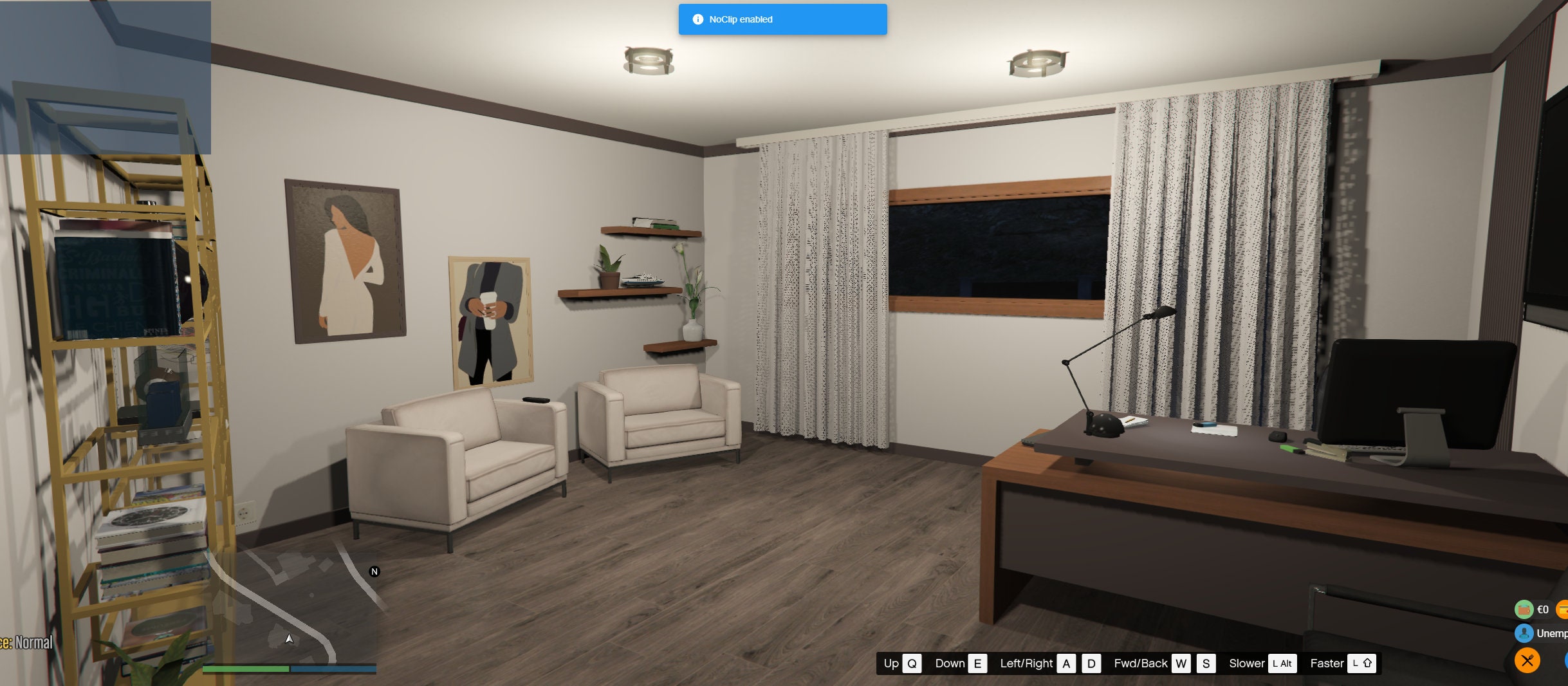This screenshot has width=1568, height=686.
Task: Select the NoClip enabled notification banner
Action: point(782,19)
